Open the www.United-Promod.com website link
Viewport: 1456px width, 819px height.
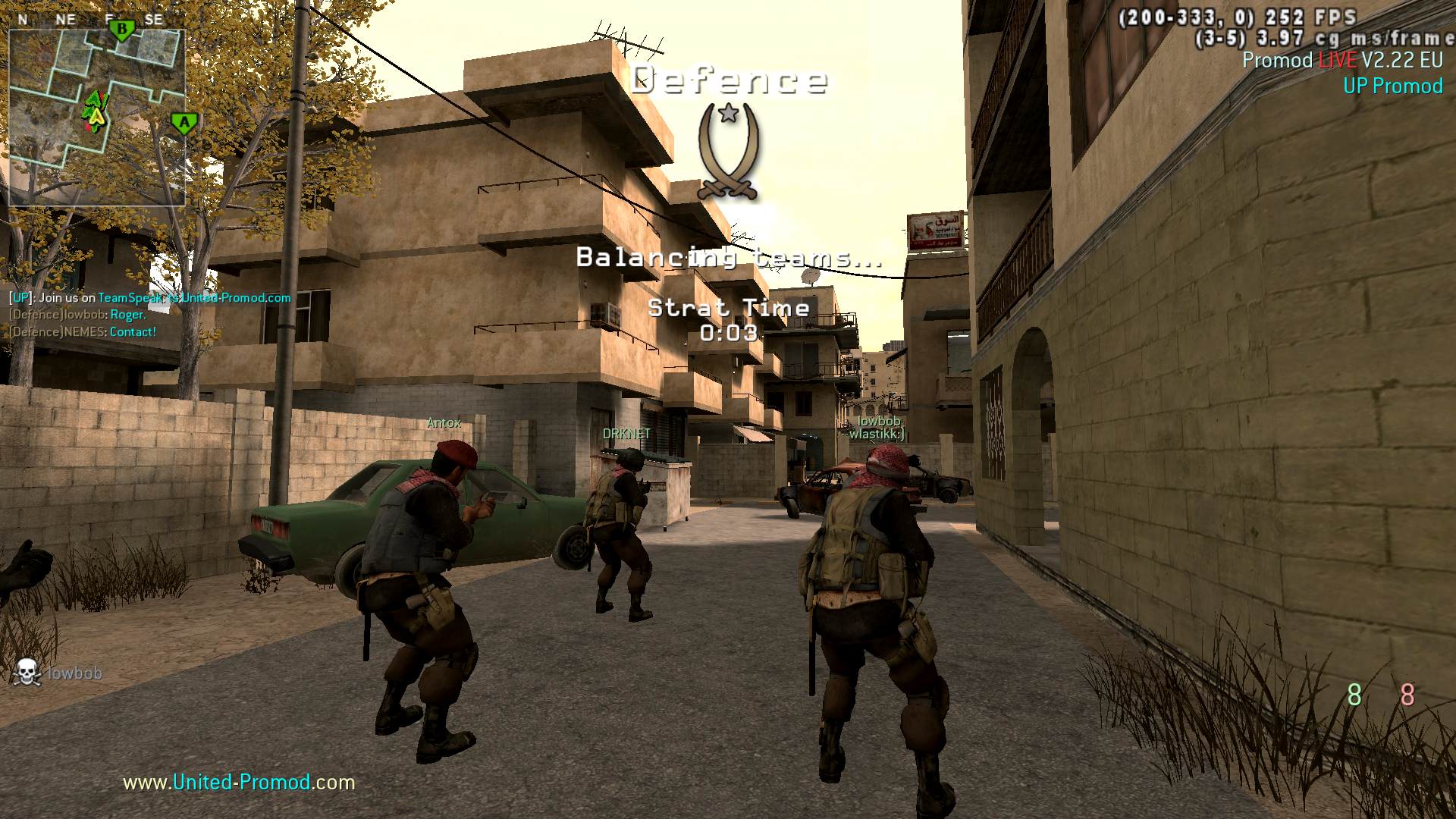(x=239, y=782)
